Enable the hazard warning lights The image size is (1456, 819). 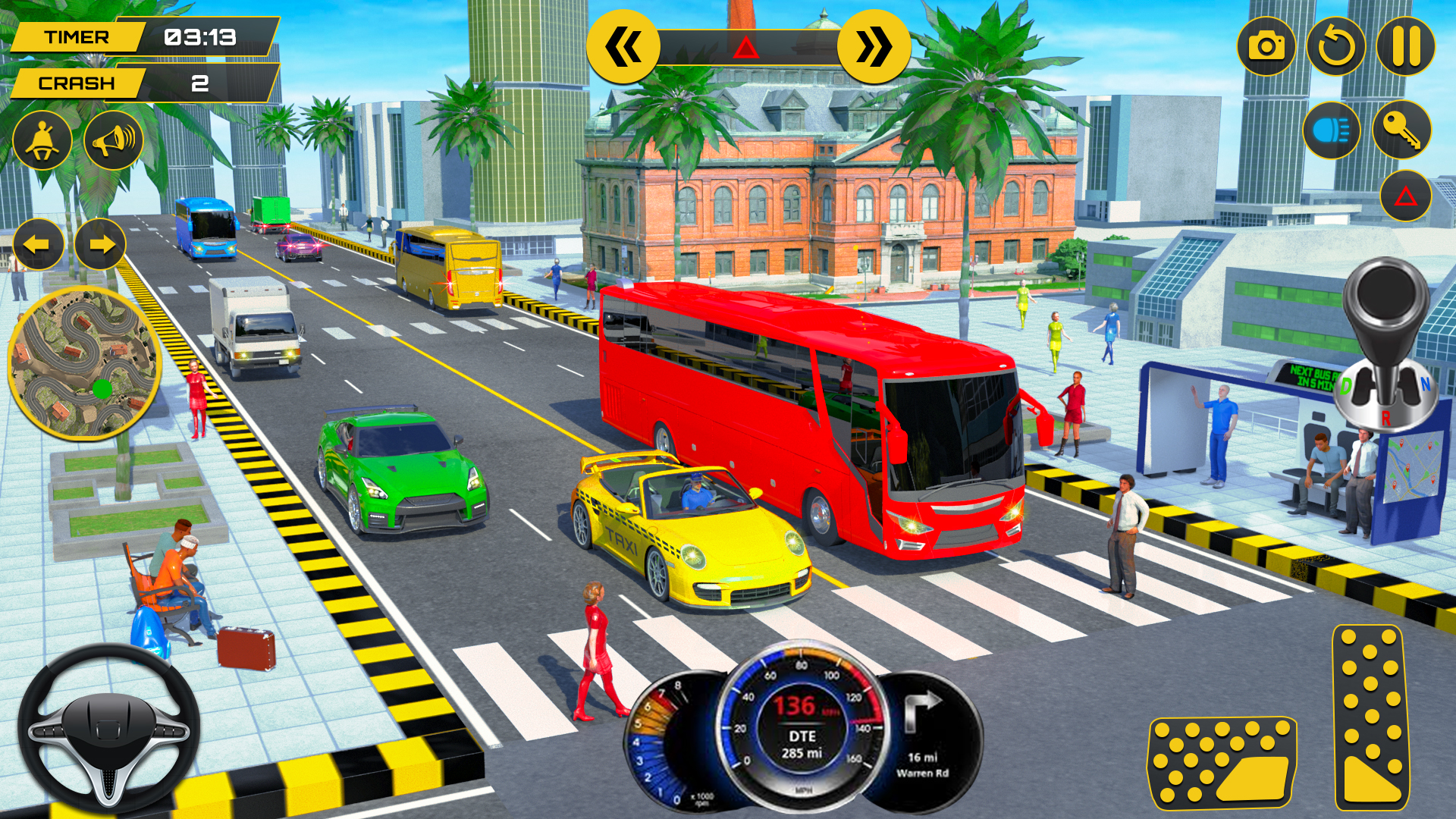click(1404, 196)
